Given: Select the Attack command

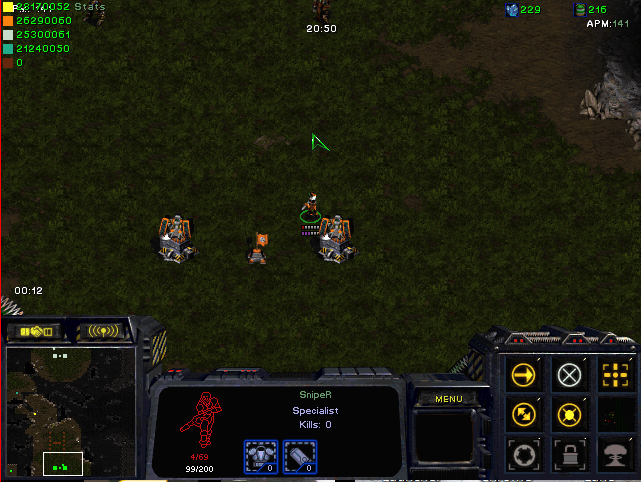Looking at the screenshot, I should pyautogui.click(x=614, y=375).
